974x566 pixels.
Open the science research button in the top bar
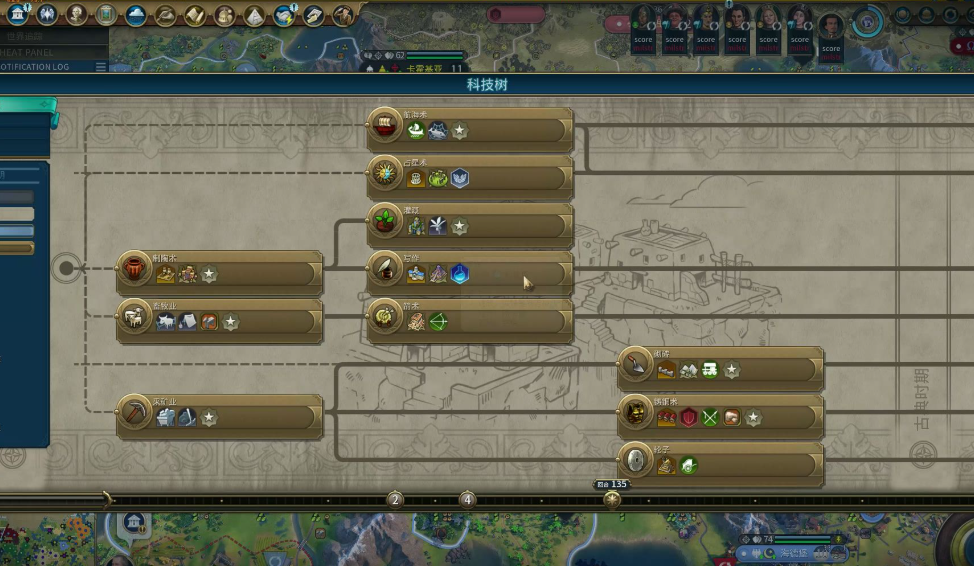point(18,14)
